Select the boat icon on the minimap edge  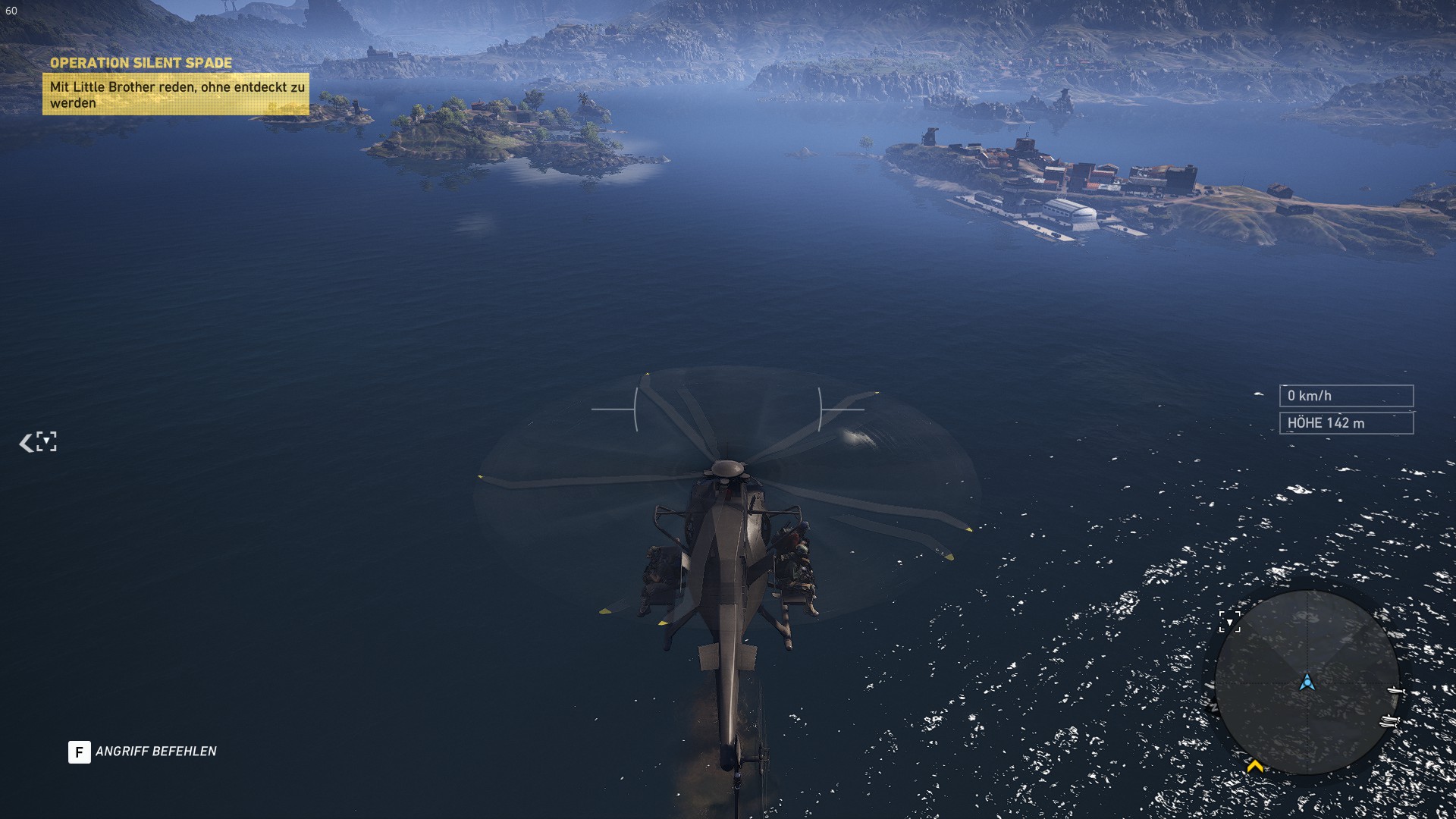1395,690
